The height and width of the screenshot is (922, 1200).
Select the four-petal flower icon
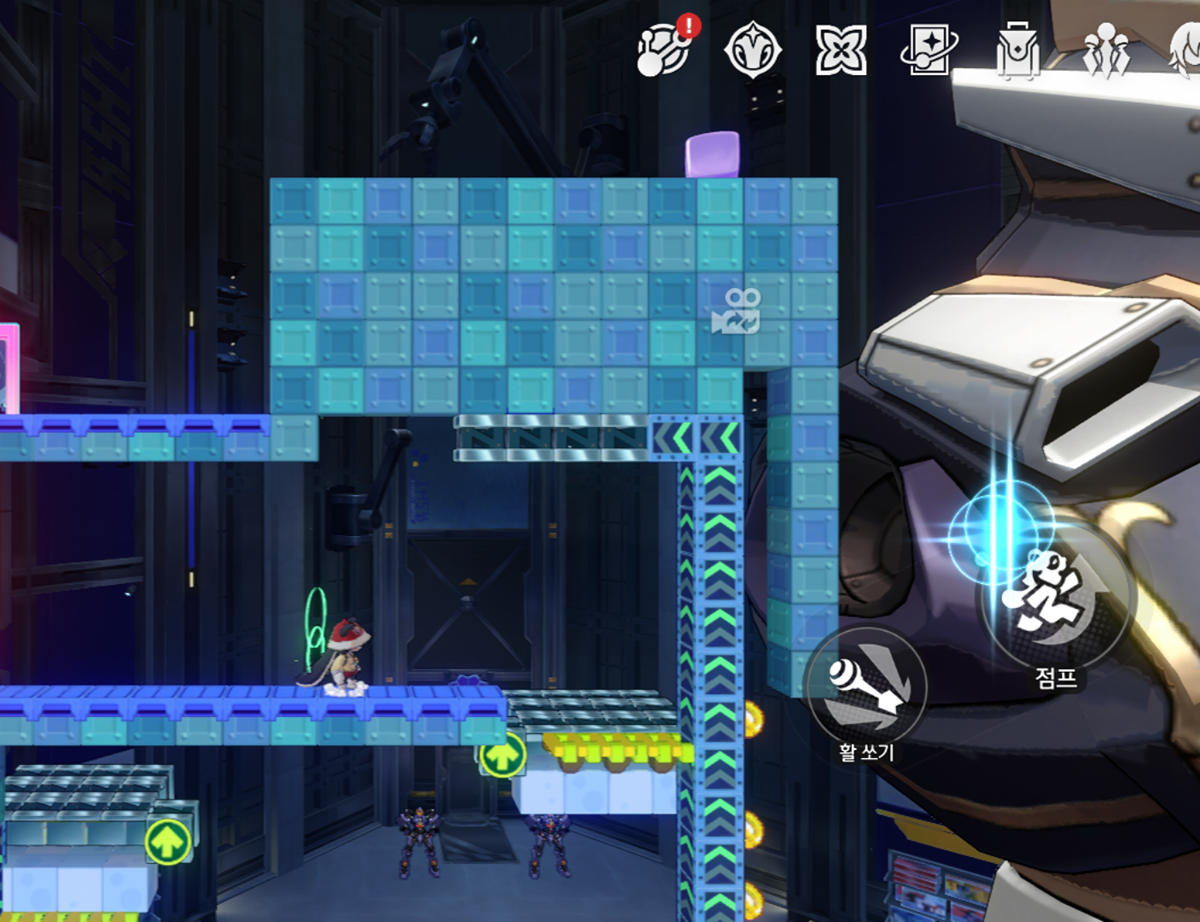click(838, 50)
